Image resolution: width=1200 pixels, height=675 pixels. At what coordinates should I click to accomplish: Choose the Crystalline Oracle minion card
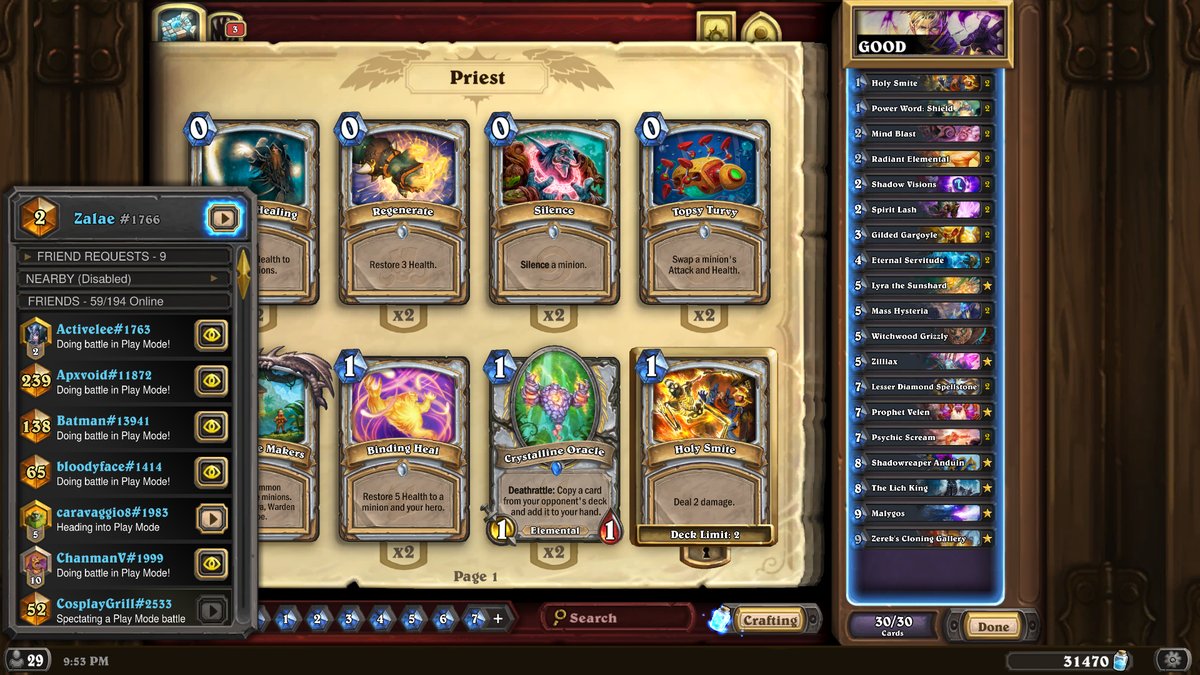pyautogui.click(x=554, y=448)
